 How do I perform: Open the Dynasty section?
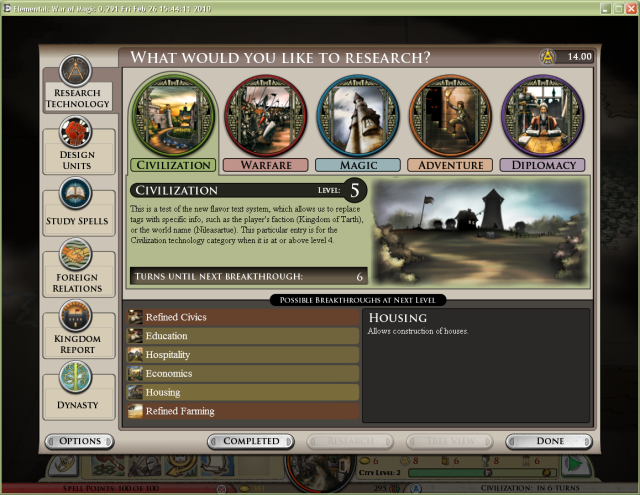(78, 392)
